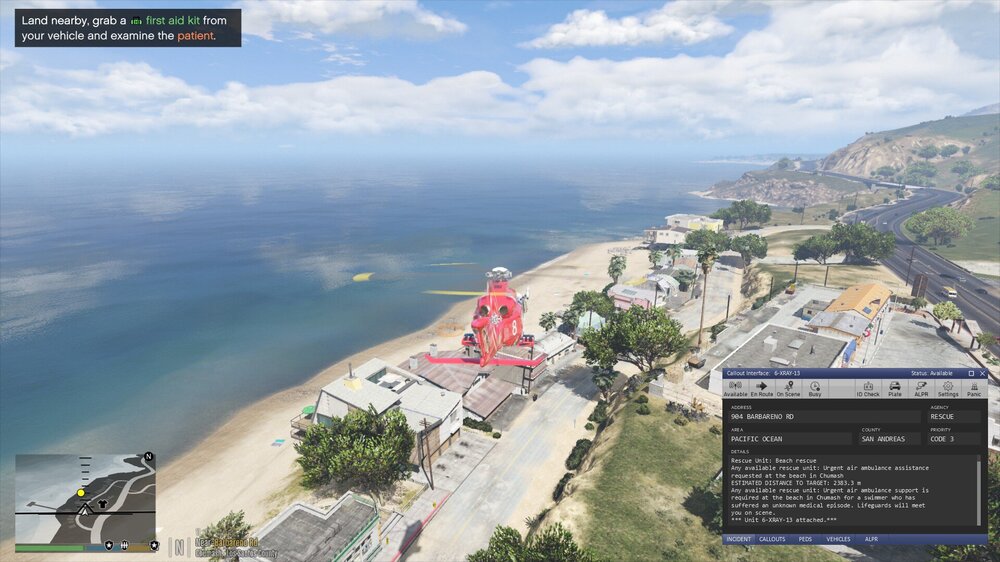Switch to the Incident tab
The height and width of the screenshot is (562, 1000).
click(738, 539)
